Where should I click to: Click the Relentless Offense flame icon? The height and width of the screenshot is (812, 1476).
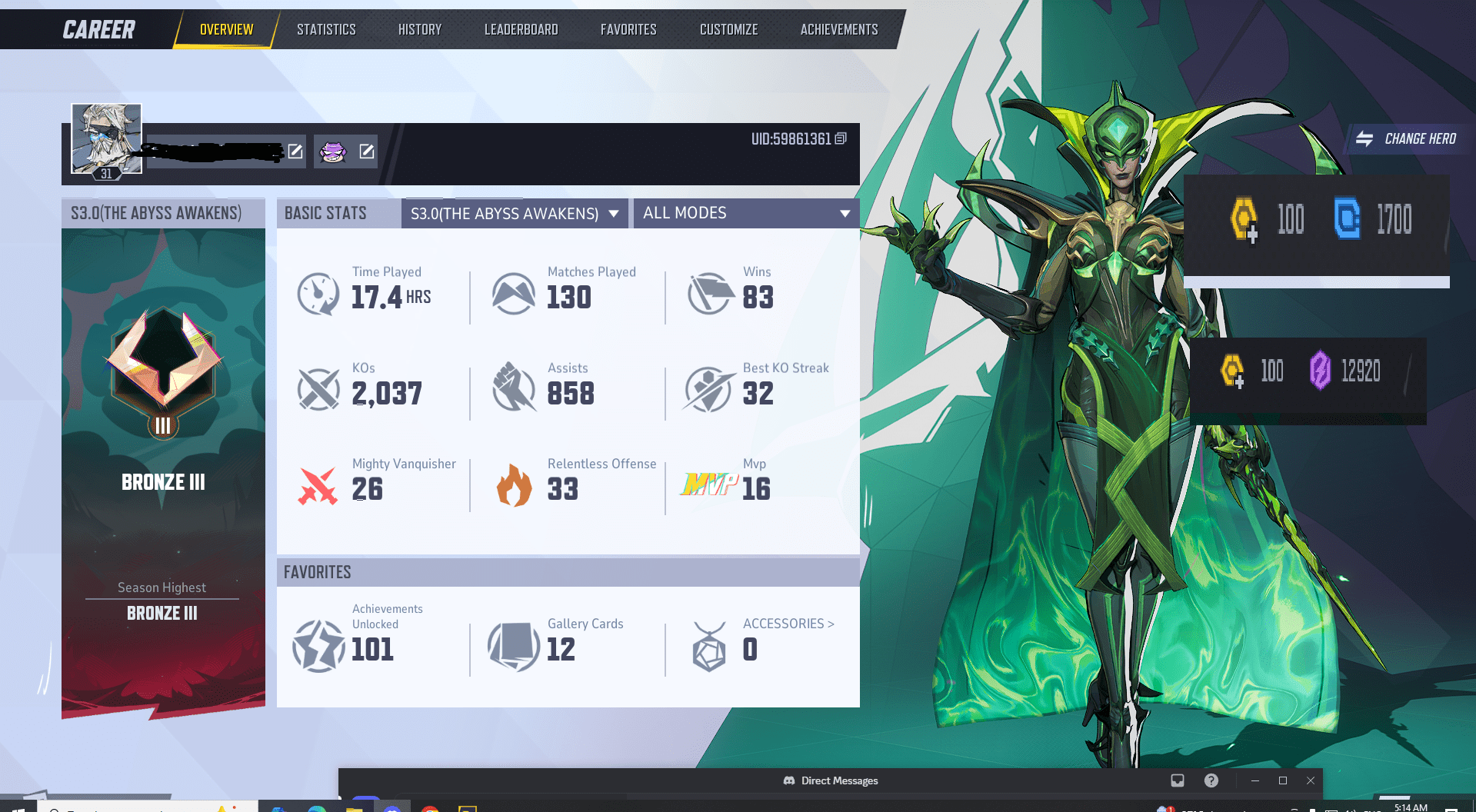click(x=514, y=486)
